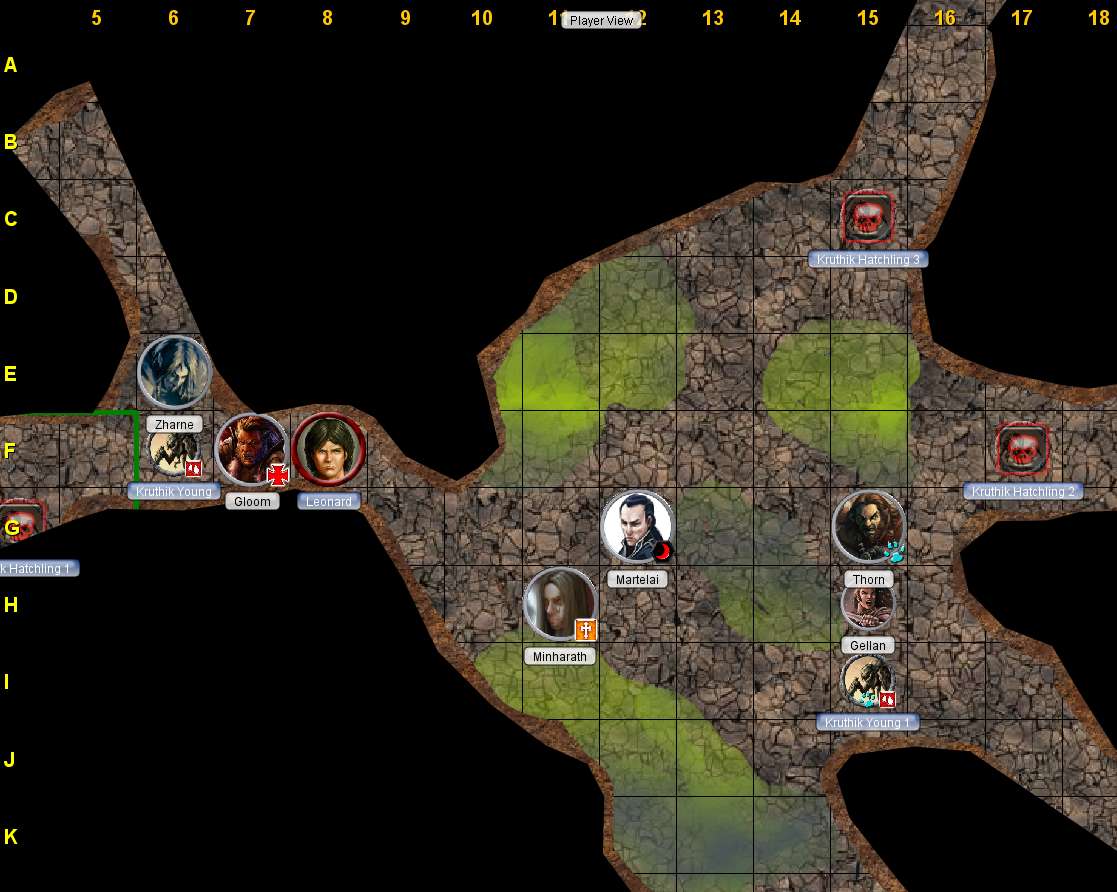Image resolution: width=1117 pixels, height=892 pixels.
Task: Select the Zharne token
Action: tap(174, 373)
